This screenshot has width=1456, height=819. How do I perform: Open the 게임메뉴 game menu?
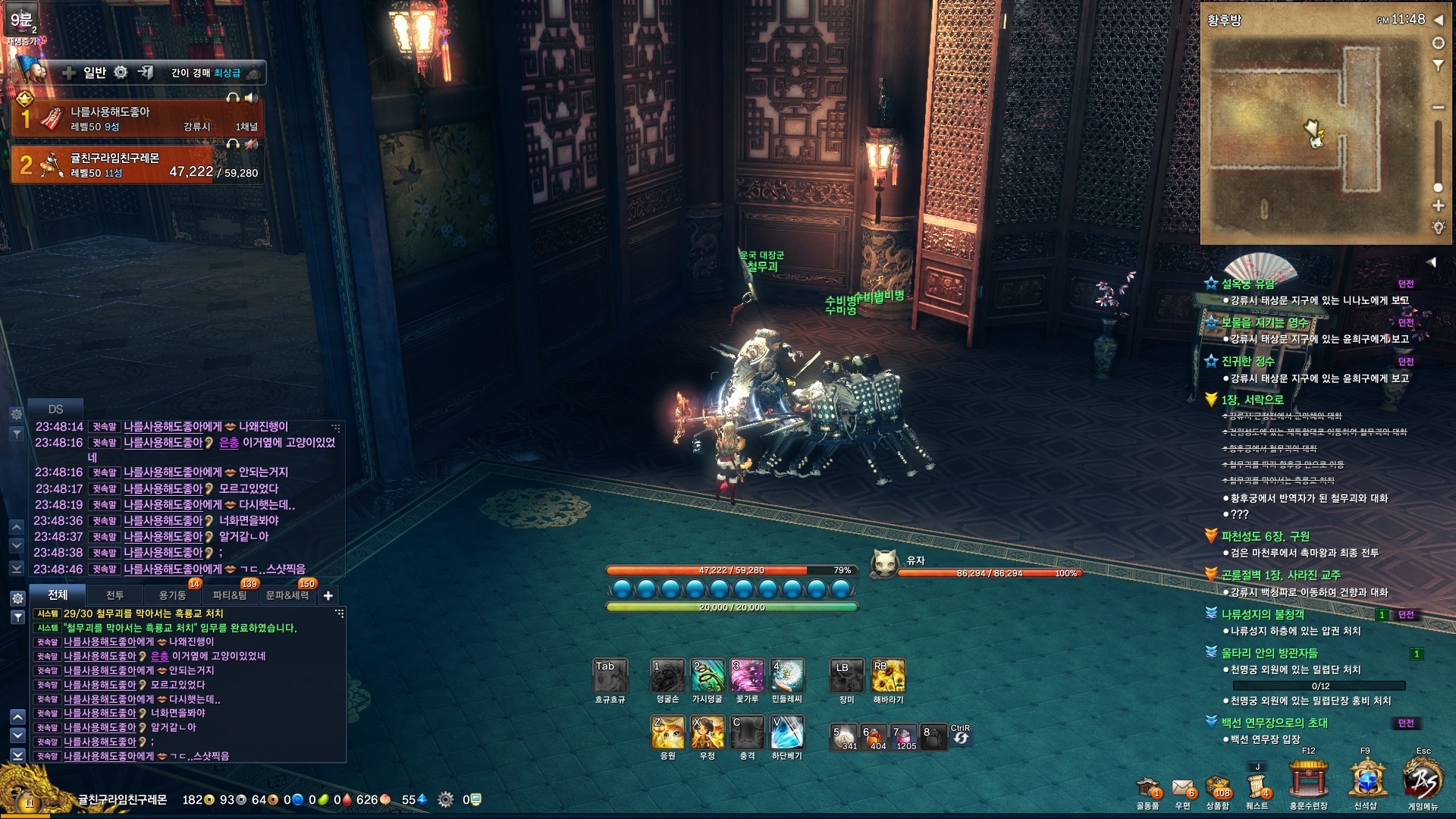1422,781
